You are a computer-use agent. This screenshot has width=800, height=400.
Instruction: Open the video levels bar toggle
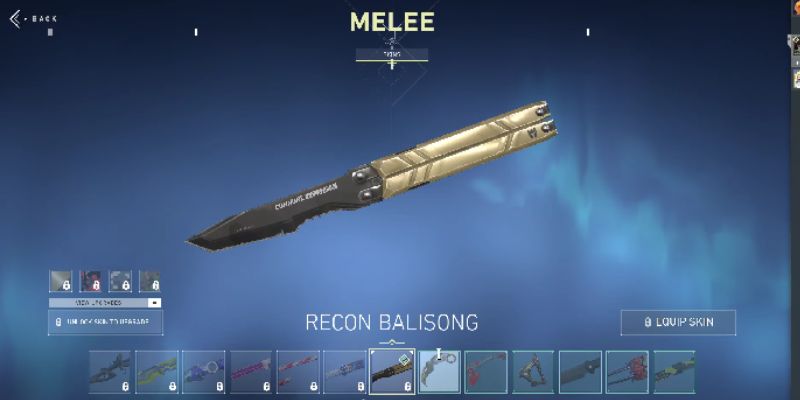click(x=154, y=302)
